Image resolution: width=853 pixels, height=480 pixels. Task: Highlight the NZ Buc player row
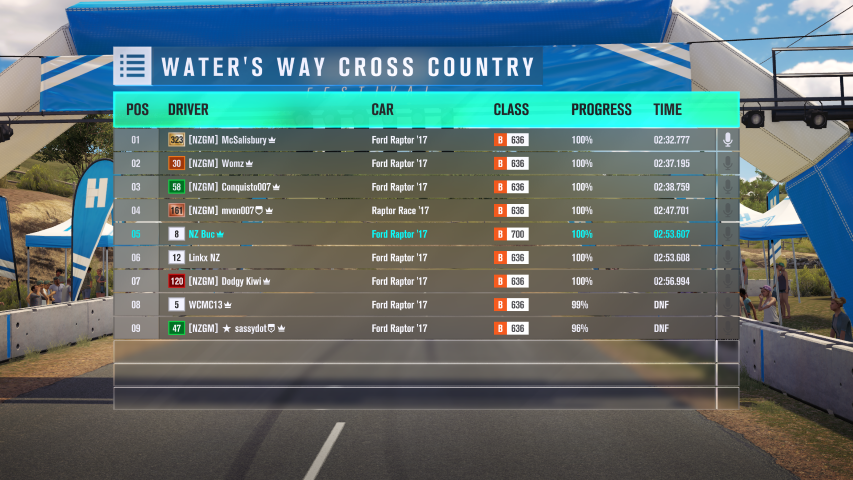point(415,234)
